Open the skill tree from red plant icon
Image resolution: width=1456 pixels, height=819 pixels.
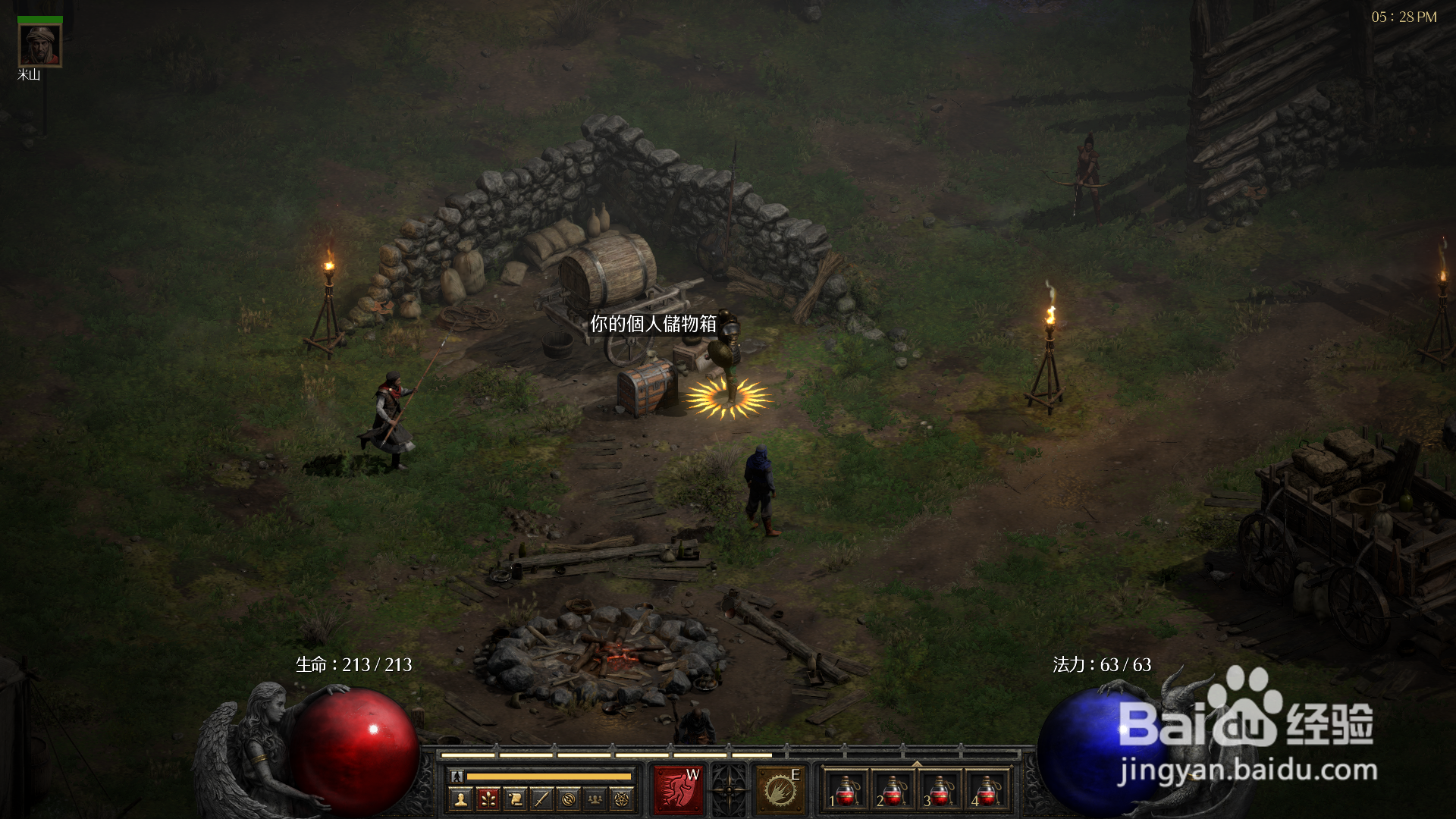488,799
